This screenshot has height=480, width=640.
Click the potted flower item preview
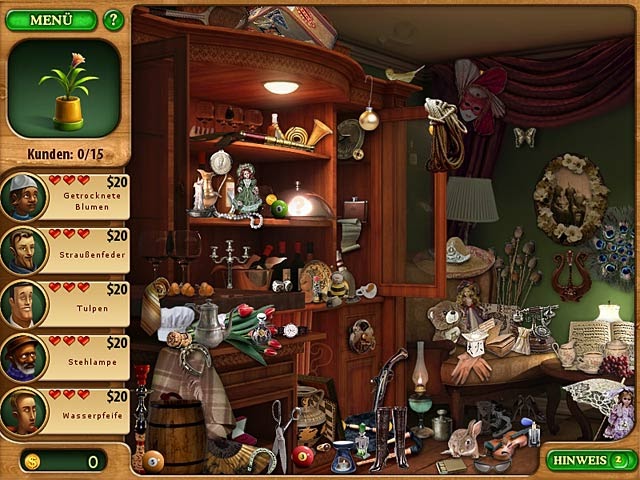coord(66,88)
